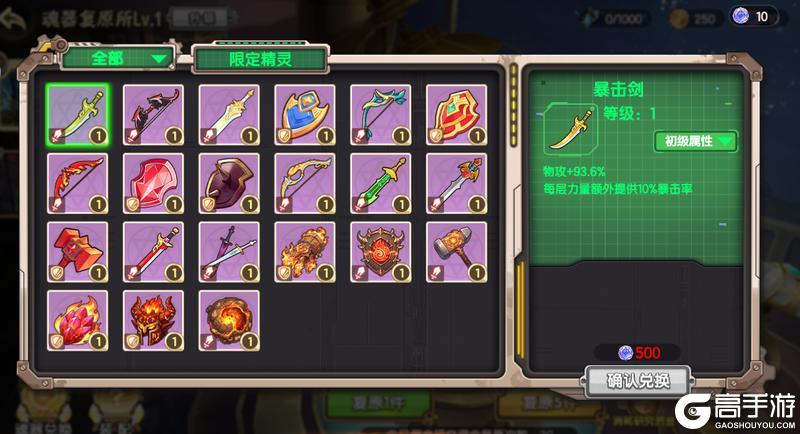Select the teal winged bow slot
The image size is (800, 434).
coord(380,115)
